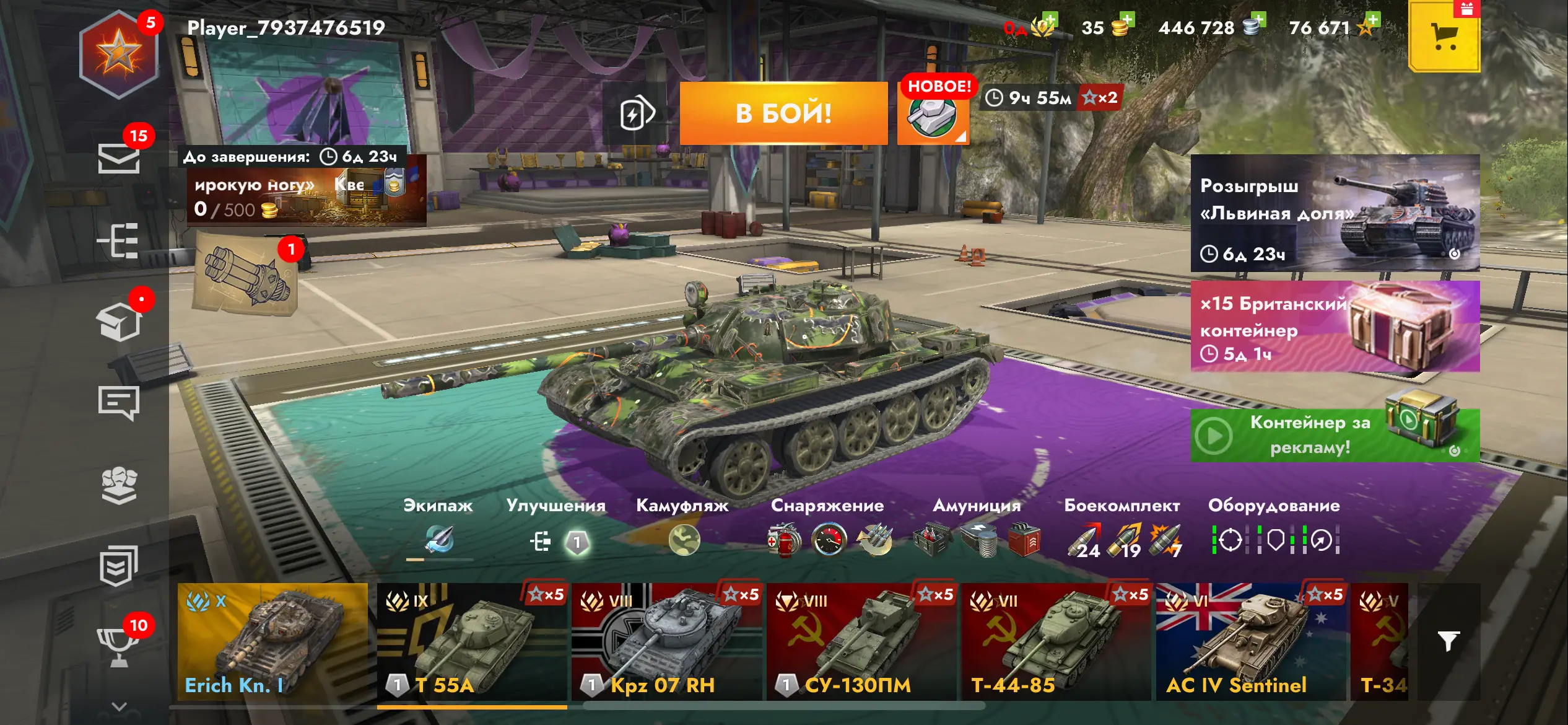This screenshot has width=1568, height=725.
Task: Pick the T-44-85 tank card
Action: point(1056,642)
